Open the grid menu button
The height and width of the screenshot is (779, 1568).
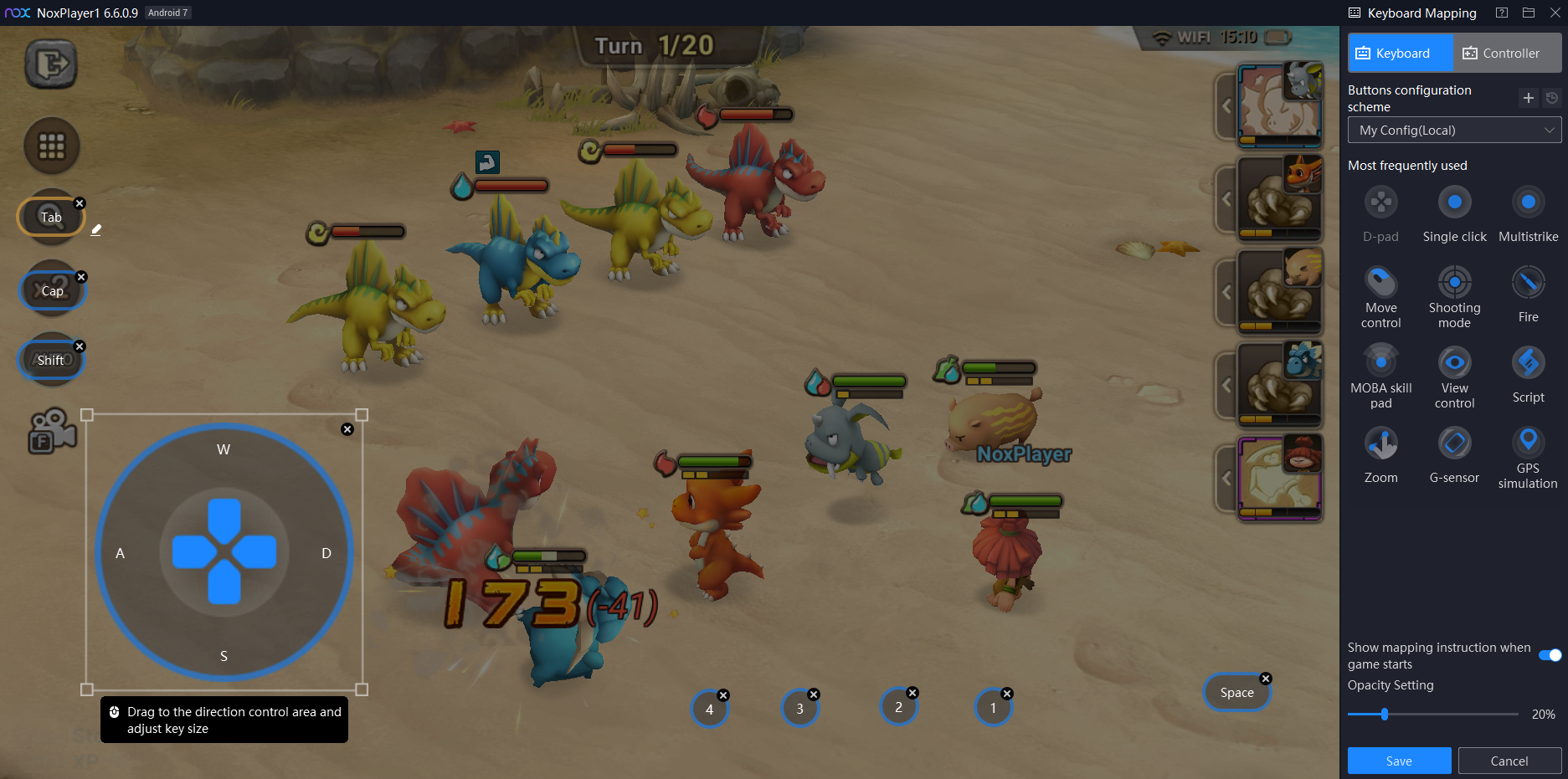(x=51, y=146)
